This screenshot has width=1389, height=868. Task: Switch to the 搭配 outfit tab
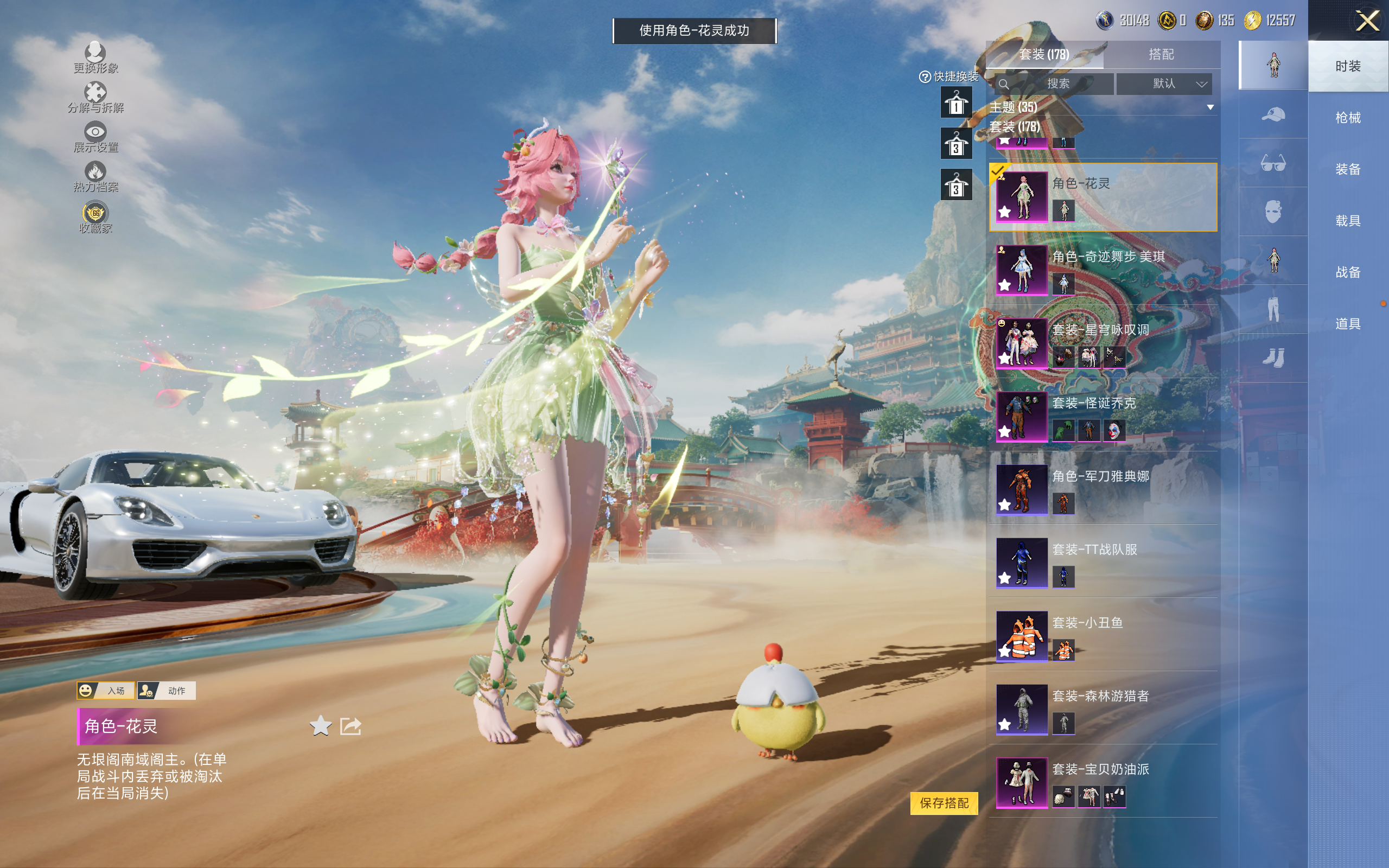1161,55
